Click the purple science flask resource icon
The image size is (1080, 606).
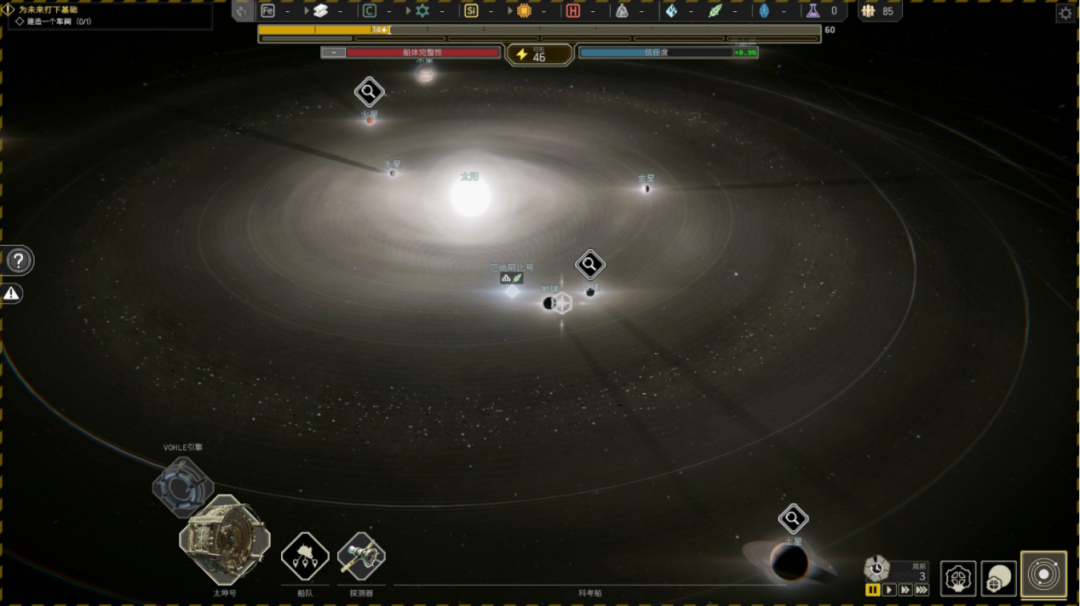[813, 11]
